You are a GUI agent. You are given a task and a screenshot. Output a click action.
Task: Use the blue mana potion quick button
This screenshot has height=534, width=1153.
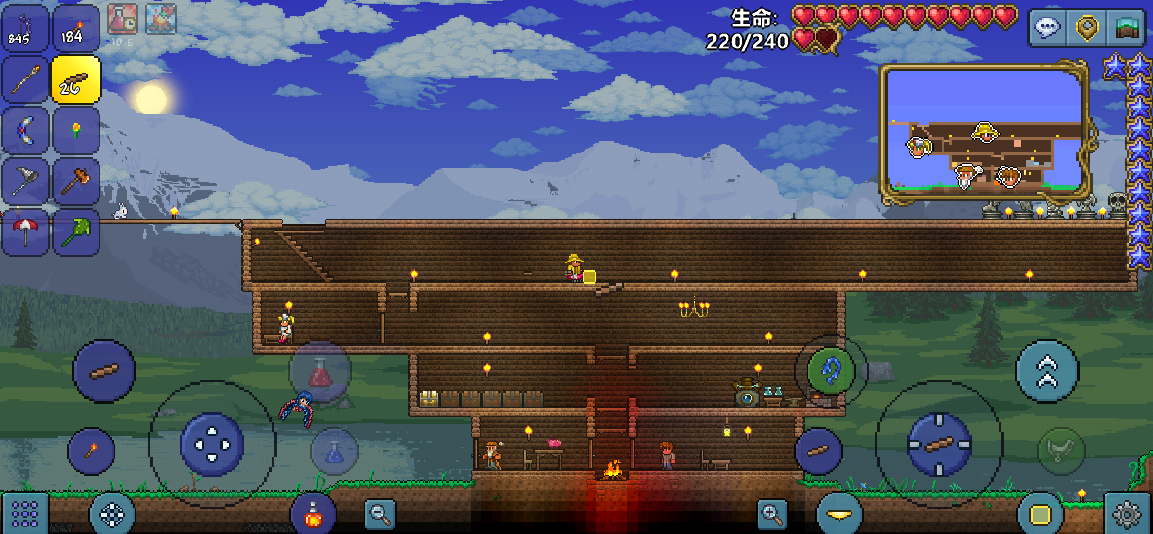point(334,451)
